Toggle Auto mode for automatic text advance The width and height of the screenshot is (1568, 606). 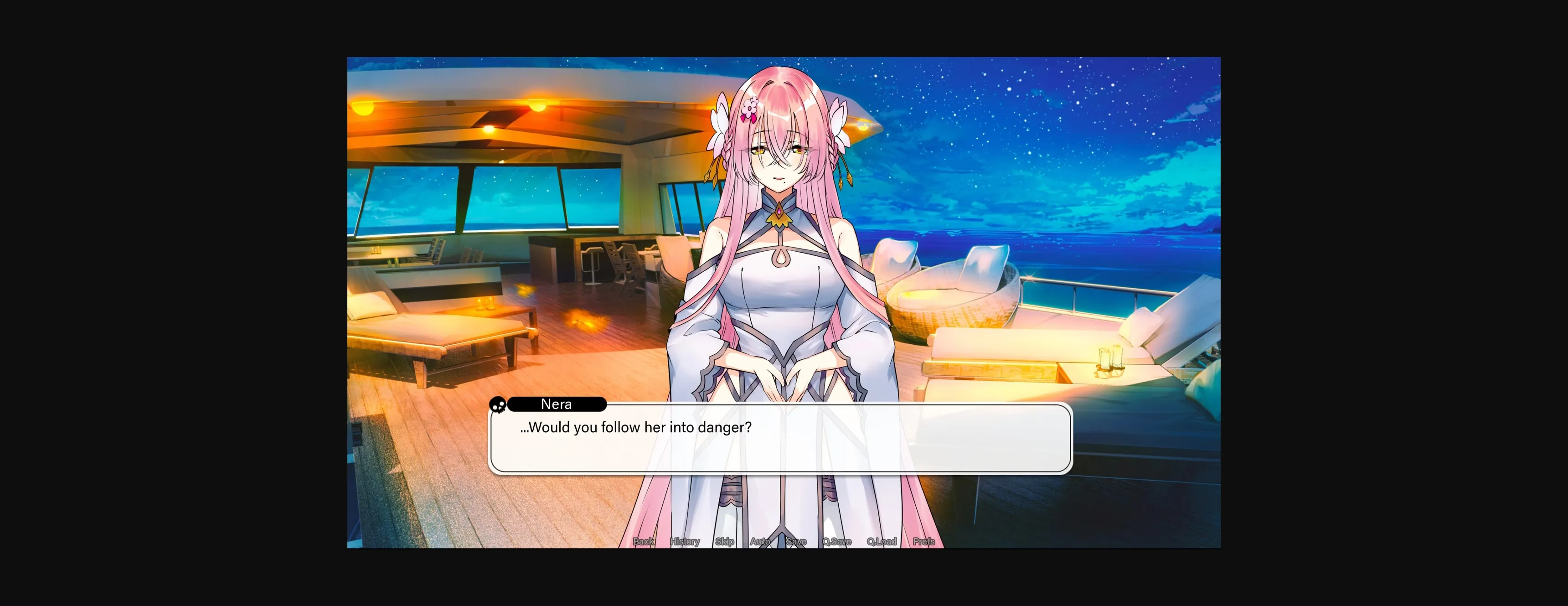(x=760, y=541)
